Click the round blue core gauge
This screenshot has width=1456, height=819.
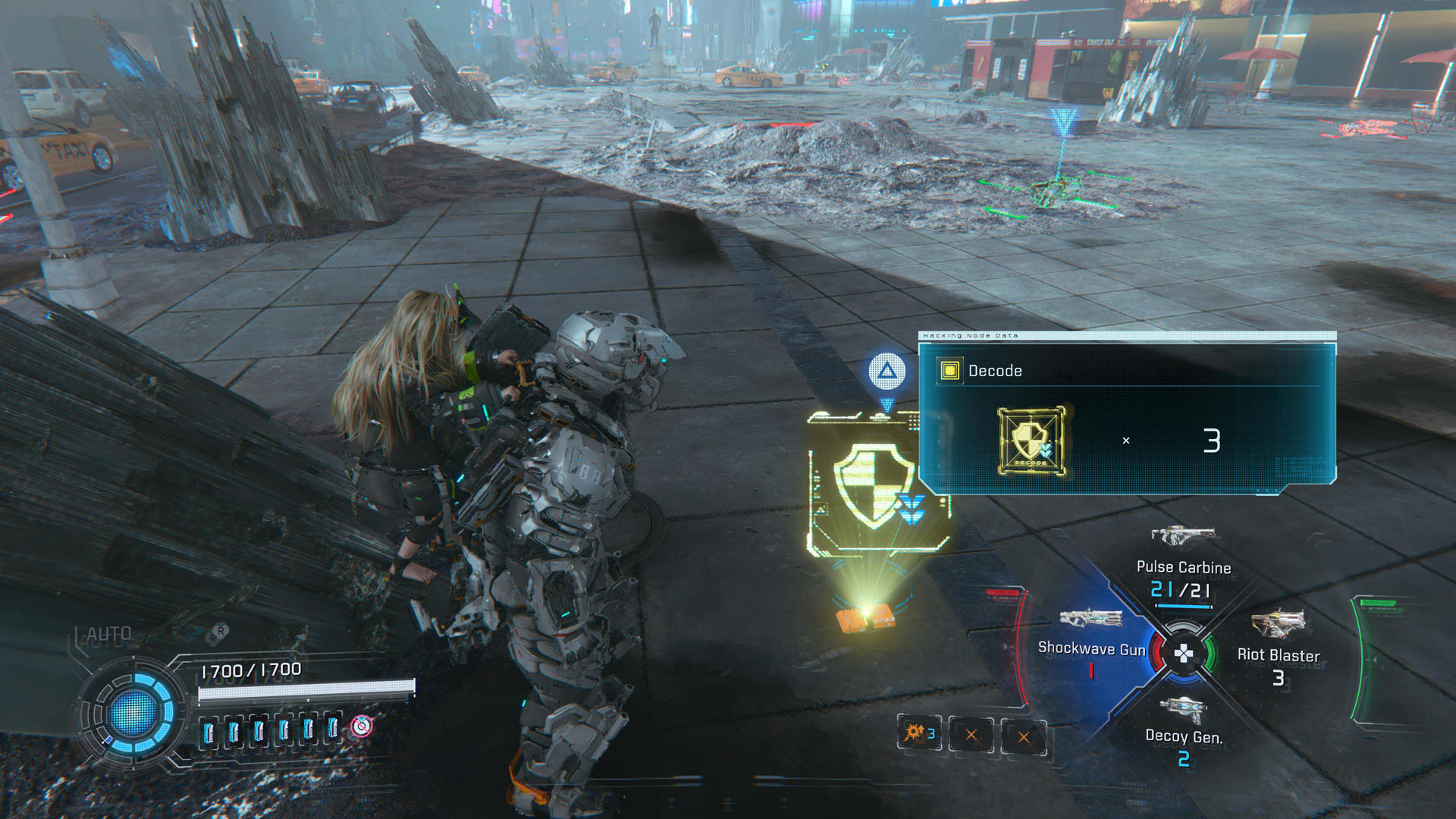point(133,712)
